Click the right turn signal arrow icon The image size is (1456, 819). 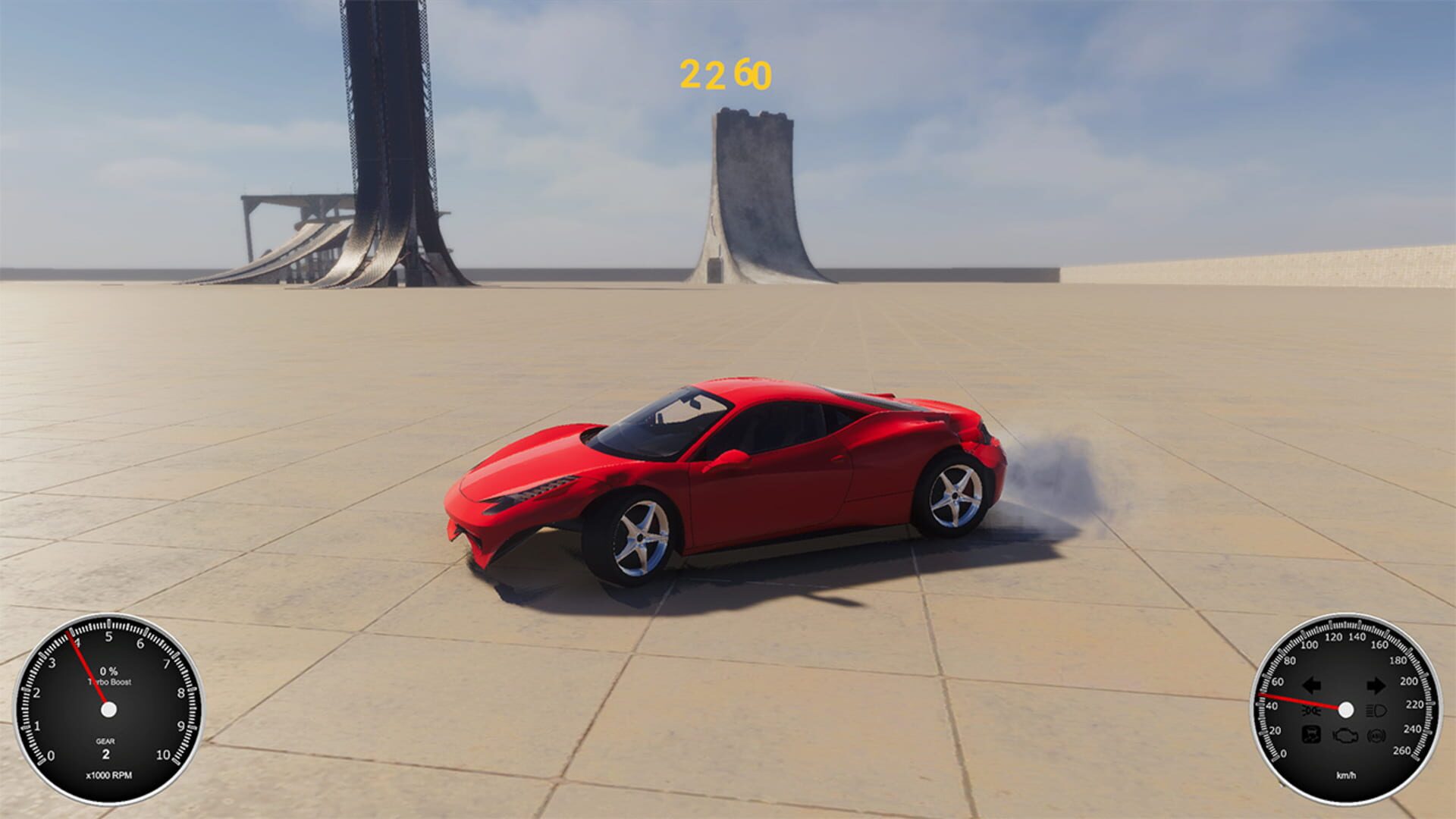[x=1377, y=686]
